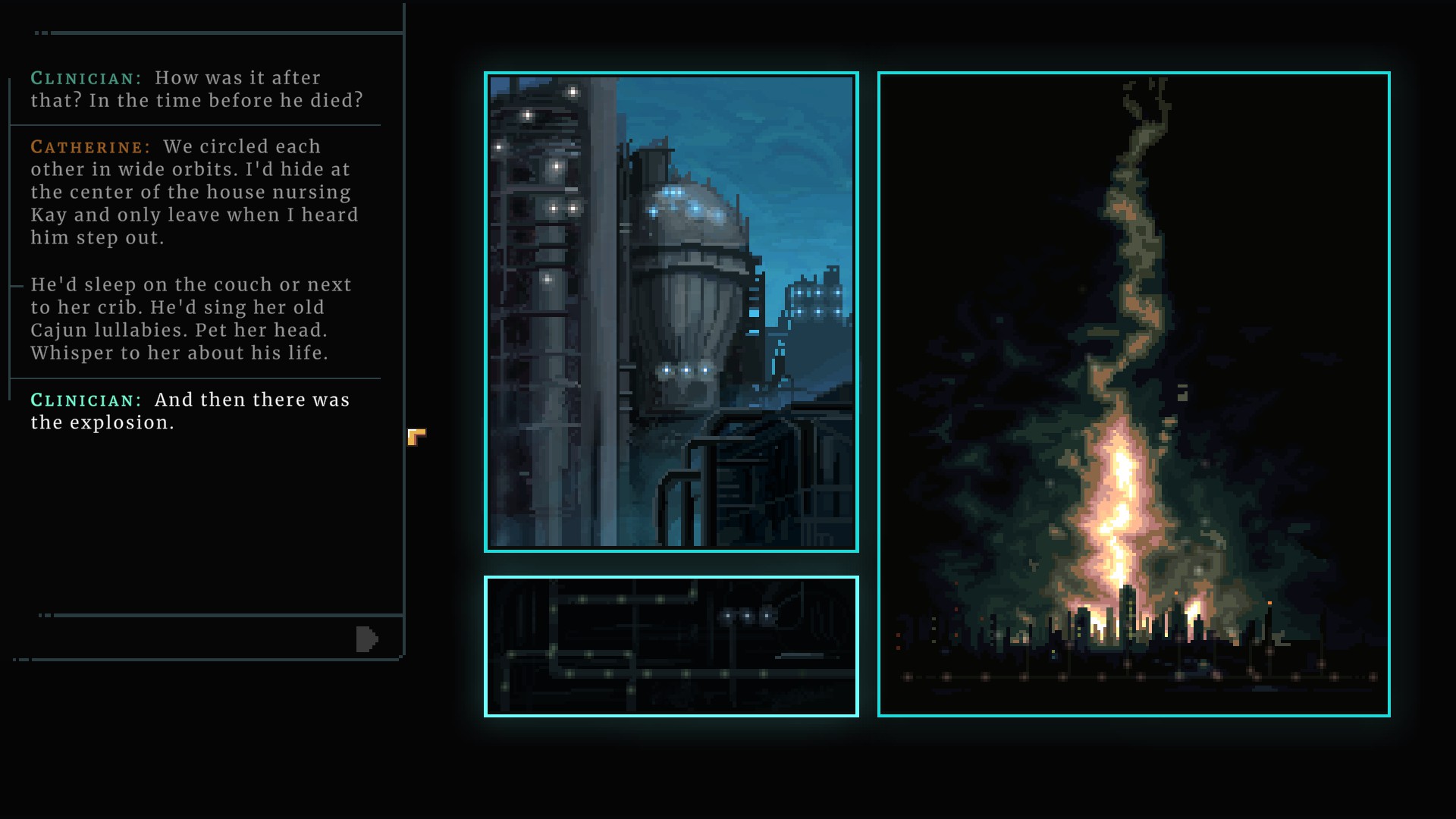Advance dialogue with the arrow button

[366, 639]
